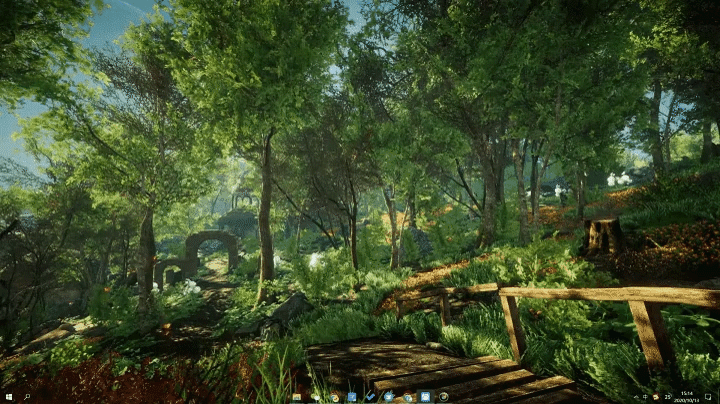
Task: Open the Windows Start menu
Action: (x=8, y=397)
